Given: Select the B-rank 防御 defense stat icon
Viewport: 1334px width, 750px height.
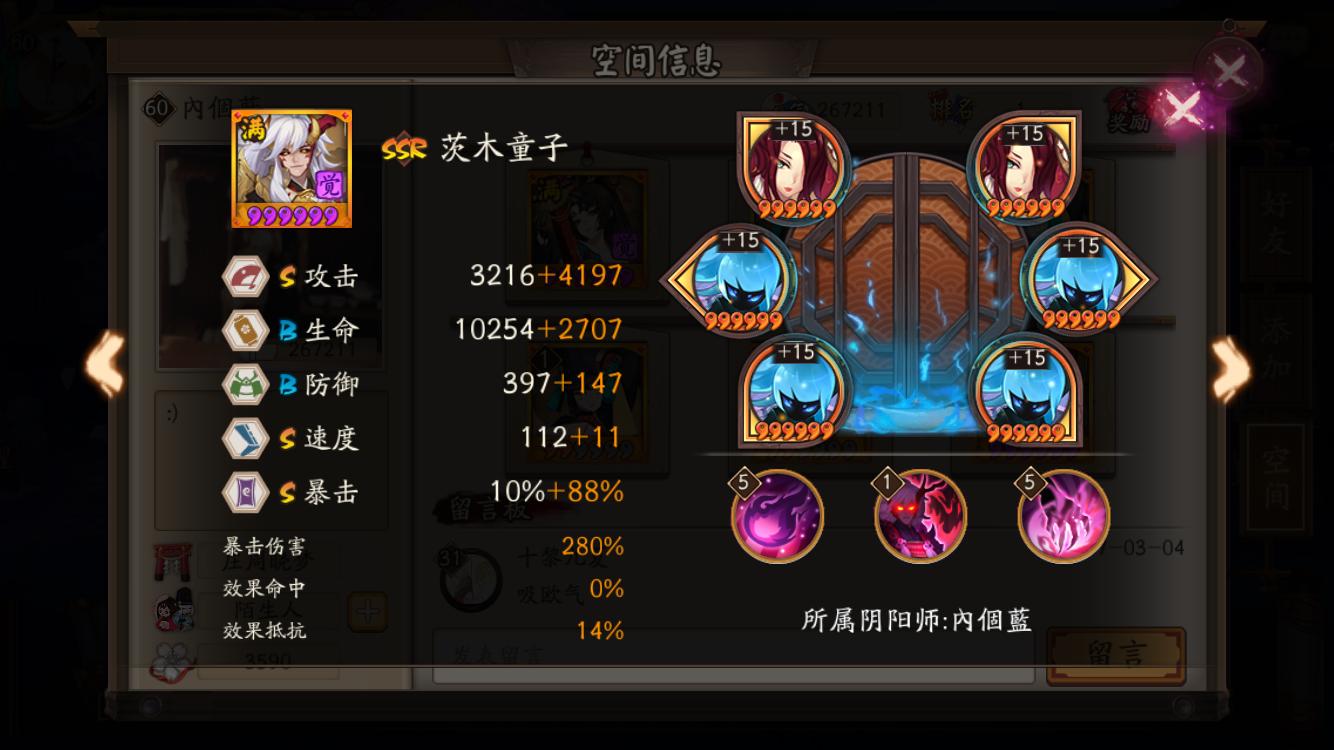Looking at the screenshot, I should [247, 385].
